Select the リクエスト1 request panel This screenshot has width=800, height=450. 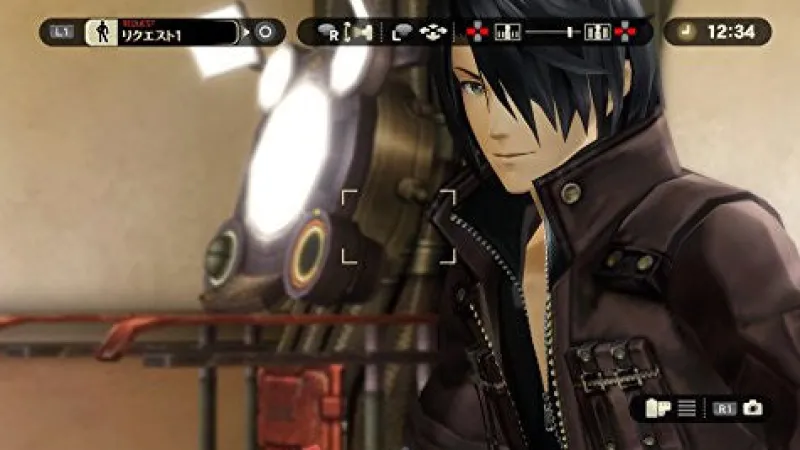coord(164,31)
